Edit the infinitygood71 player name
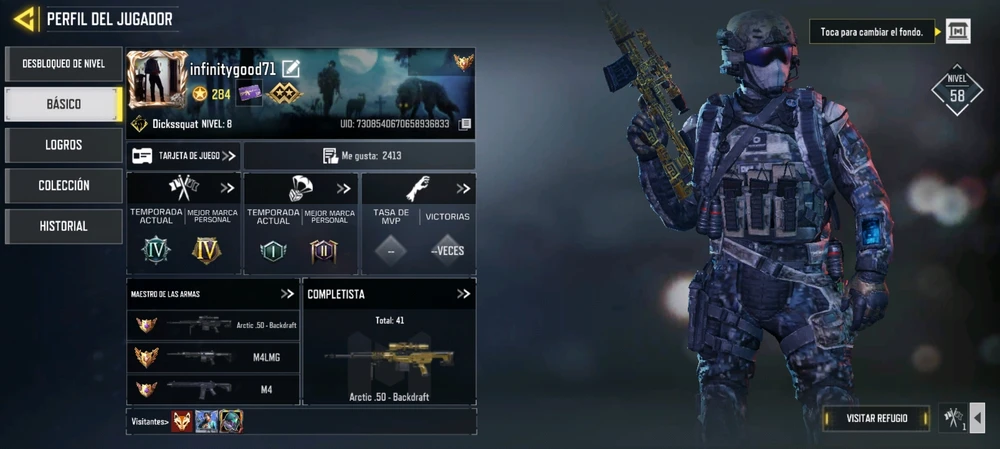Screen dimensions: 1000x449 tap(291, 69)
